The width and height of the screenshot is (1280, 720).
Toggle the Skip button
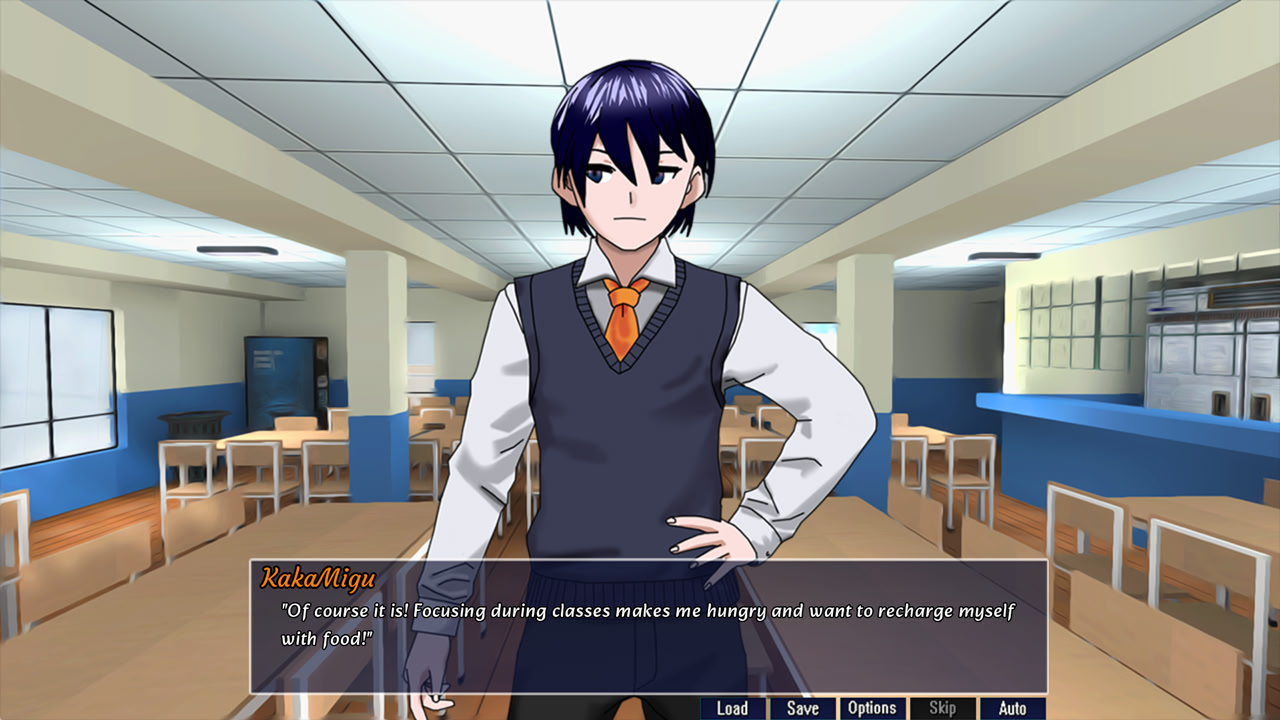(942, 708)
